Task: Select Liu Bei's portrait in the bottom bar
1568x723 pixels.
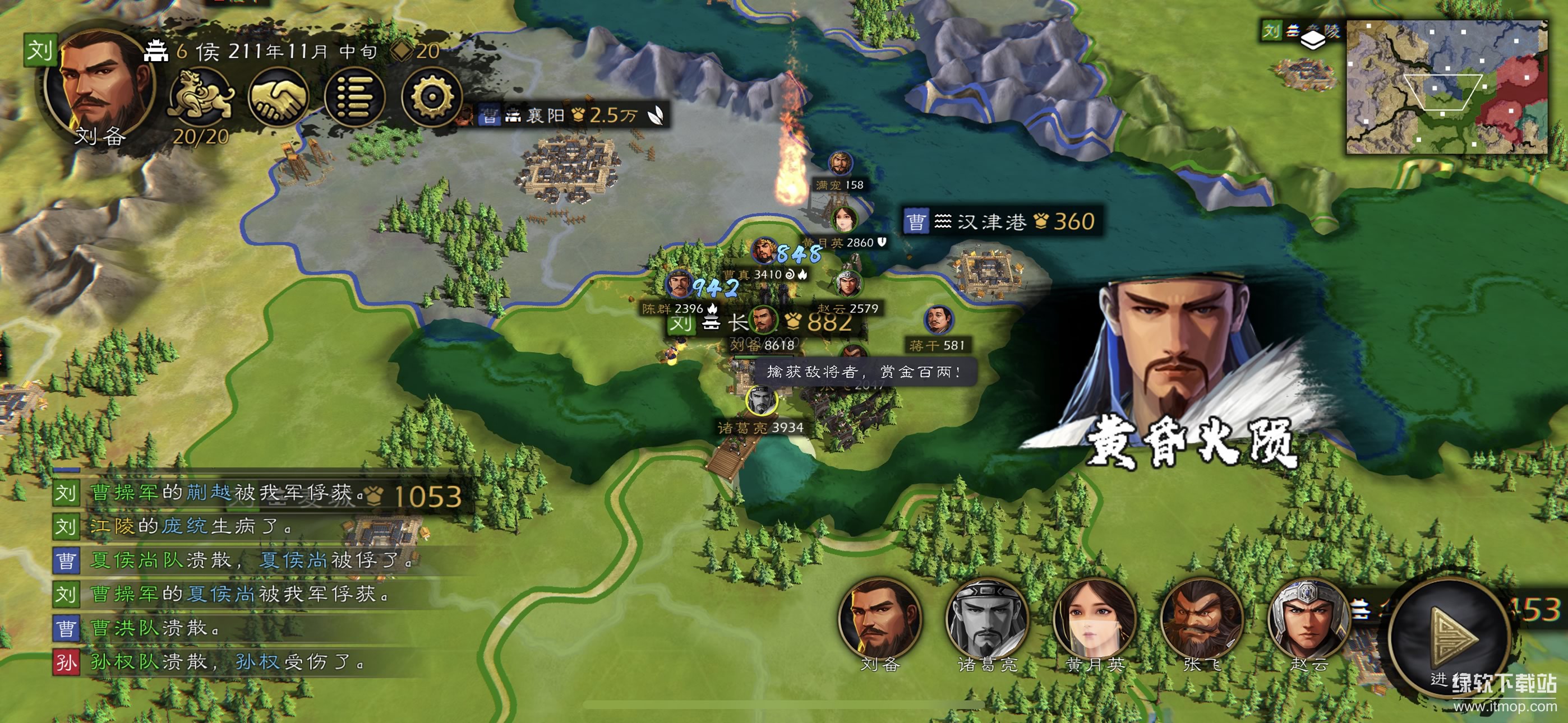Action: pos(879,619)
